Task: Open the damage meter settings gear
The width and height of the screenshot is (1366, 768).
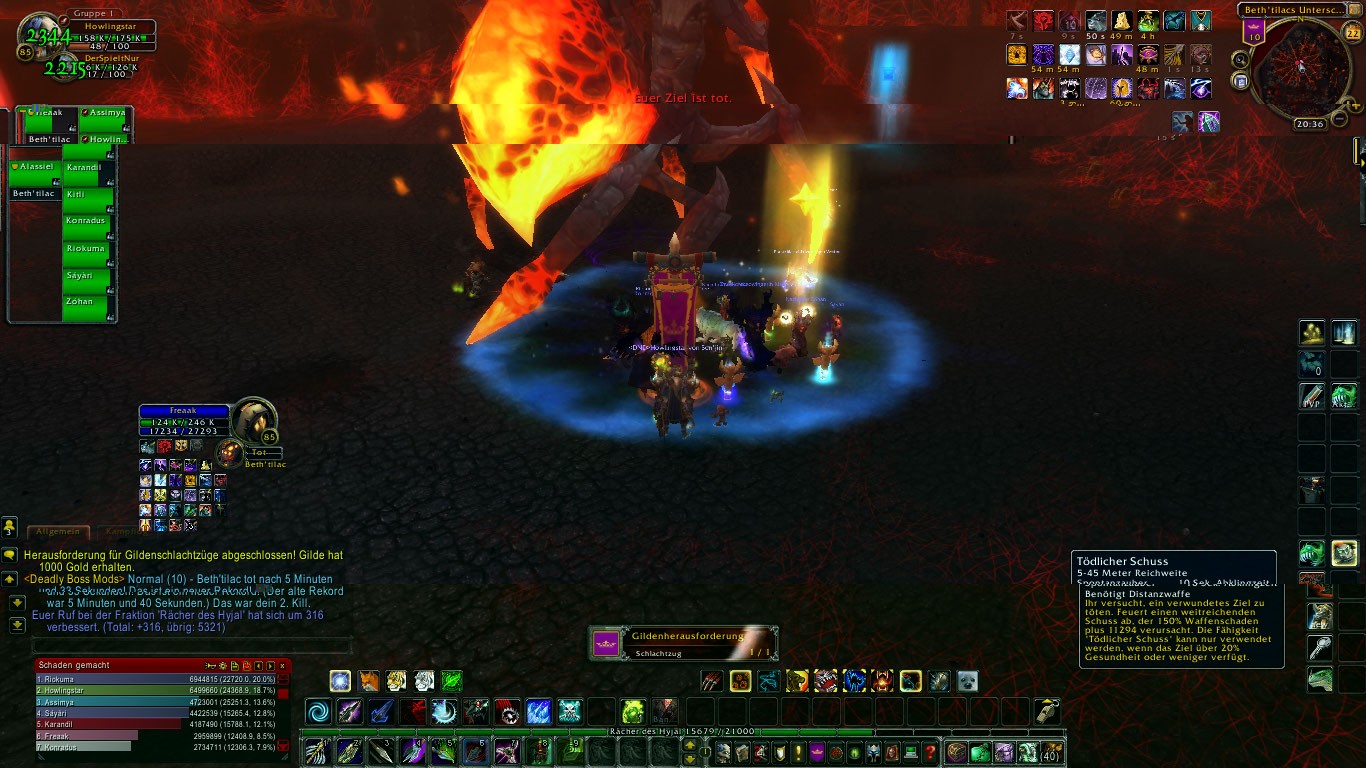Action: pyautogui.click(x=223, y=665)
